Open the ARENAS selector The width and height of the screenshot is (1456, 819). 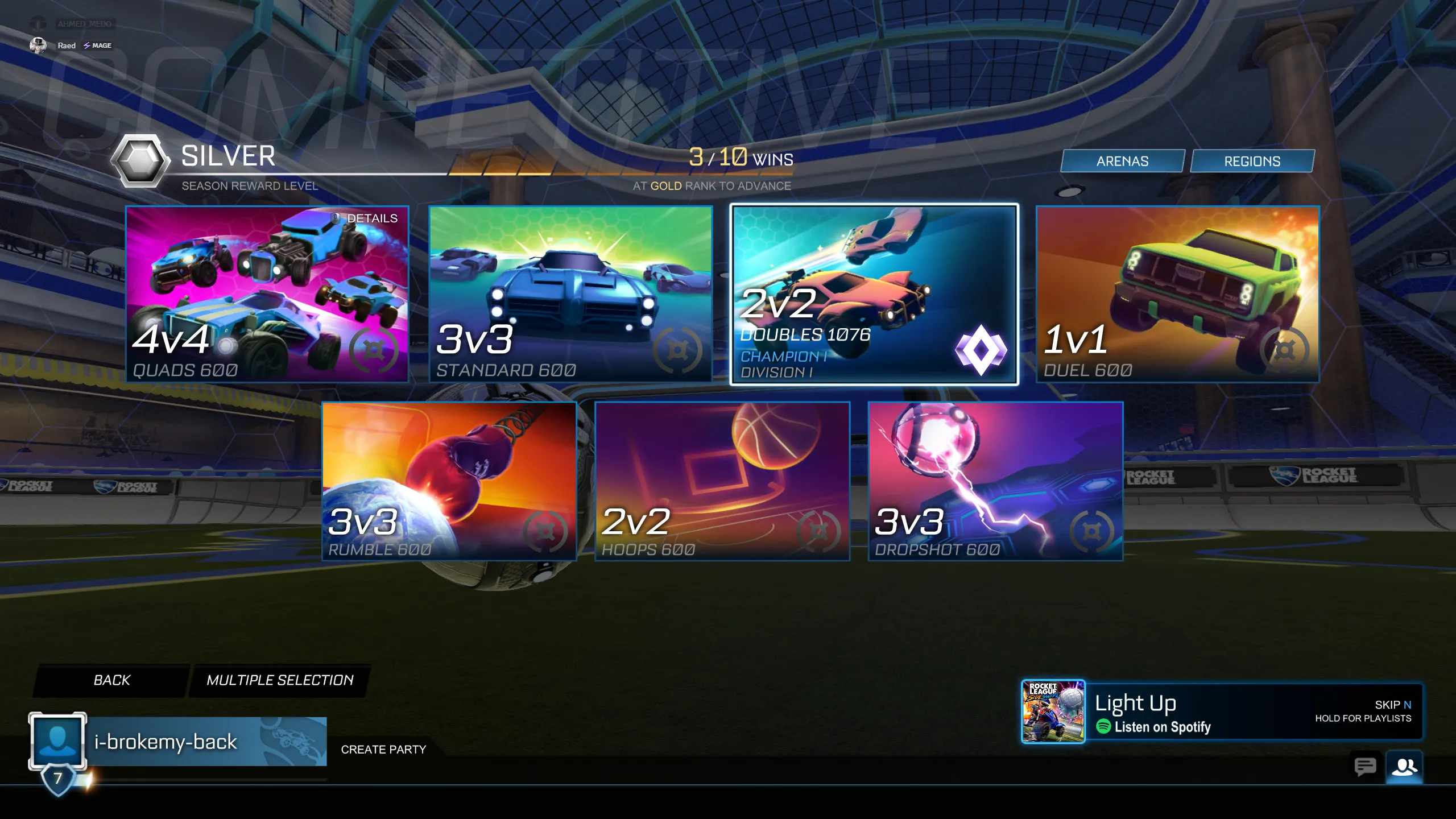tap(1122, 161)
